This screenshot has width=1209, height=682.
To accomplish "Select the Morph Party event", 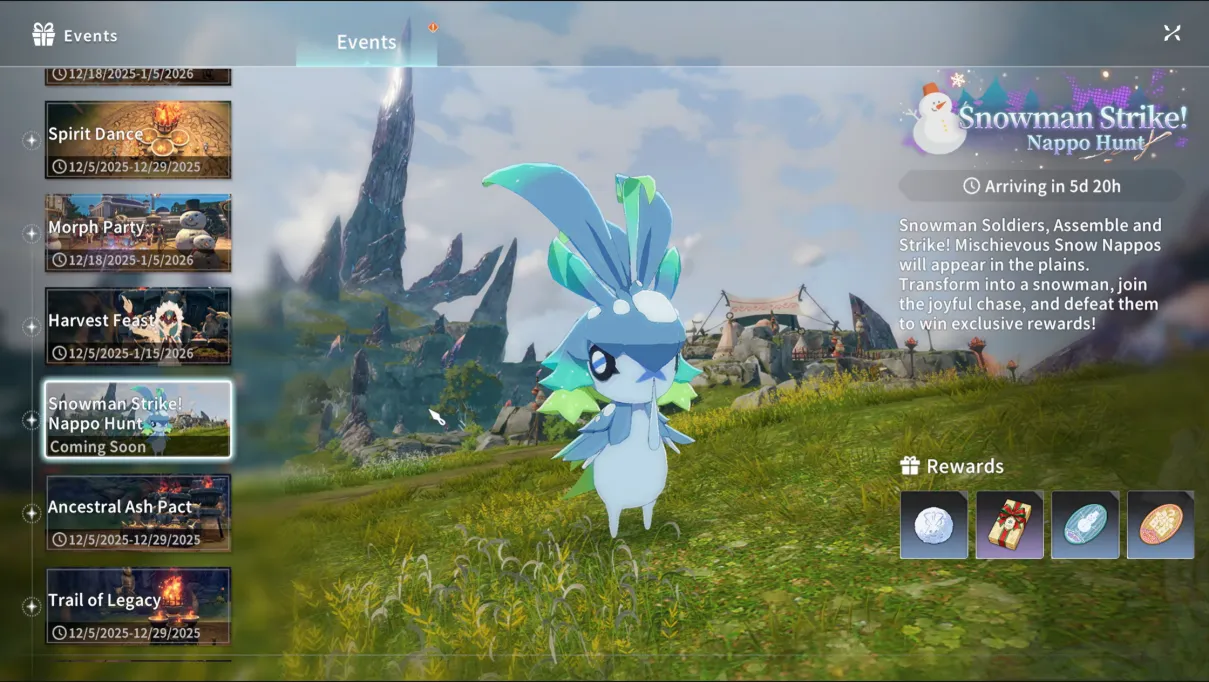I will click(138, 233).
